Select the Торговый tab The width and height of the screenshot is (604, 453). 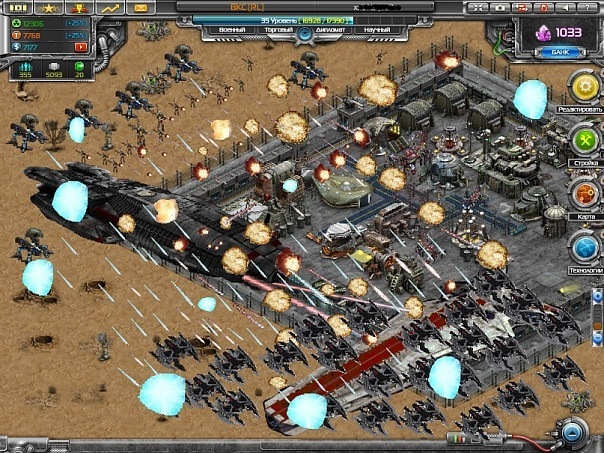tap(278, 31)
